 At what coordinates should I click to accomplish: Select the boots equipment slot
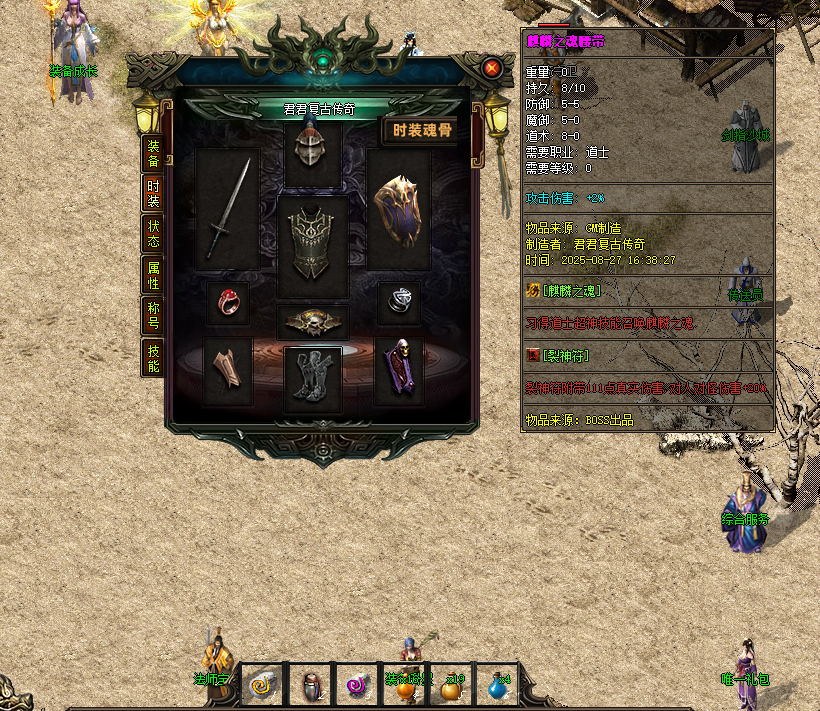[313, 379]
